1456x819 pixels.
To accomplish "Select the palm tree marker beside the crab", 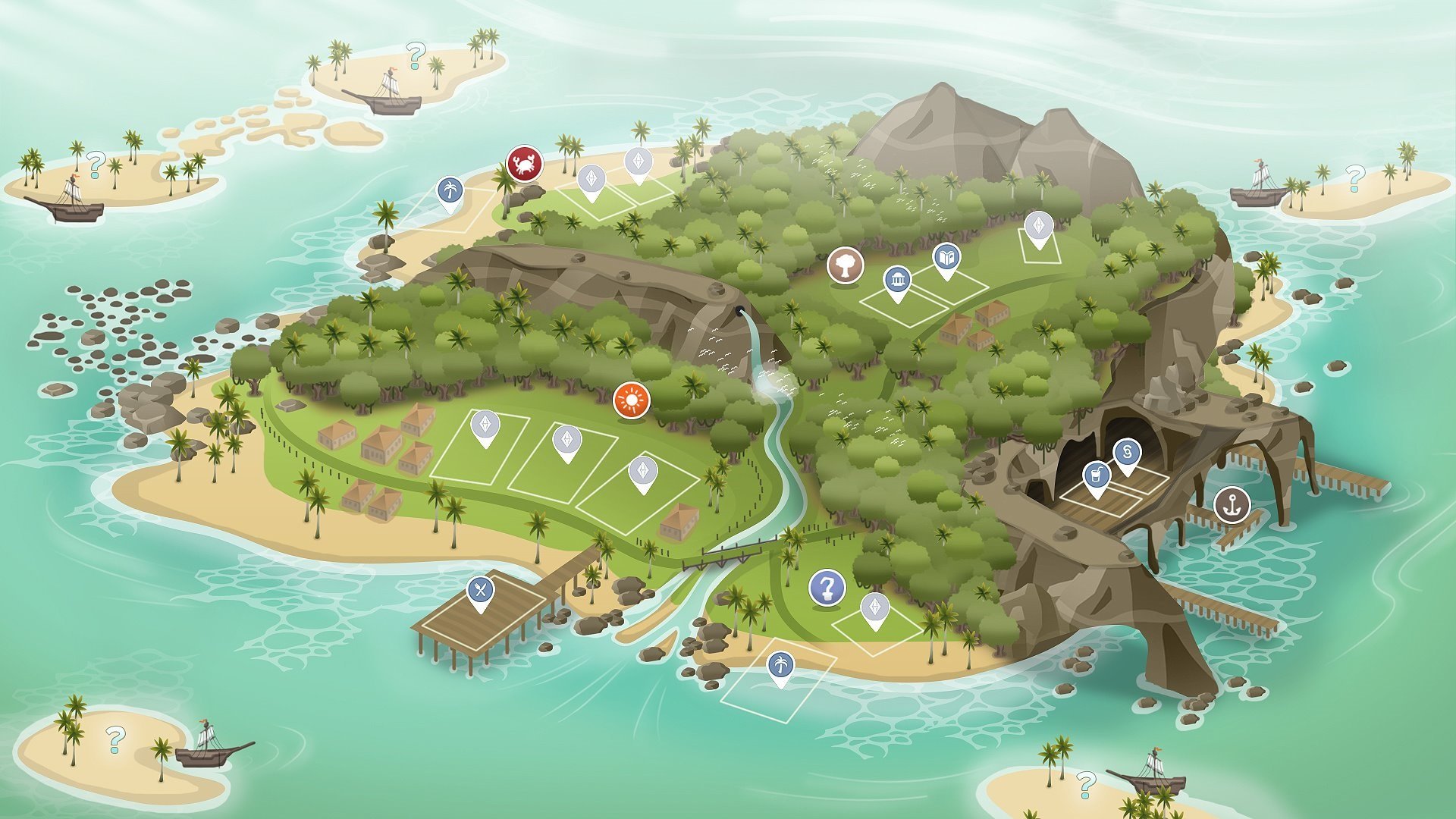I will coord(450,190).
